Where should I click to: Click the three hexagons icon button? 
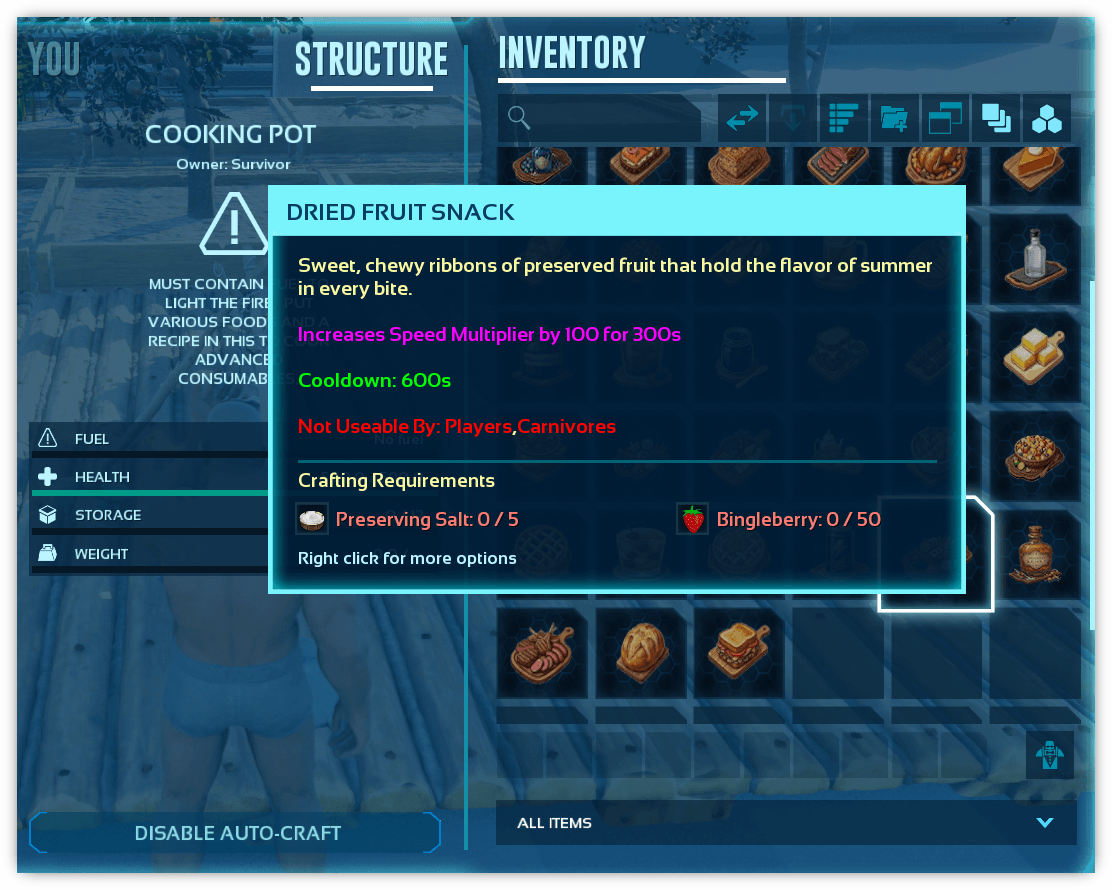(x=1047, y=119)
